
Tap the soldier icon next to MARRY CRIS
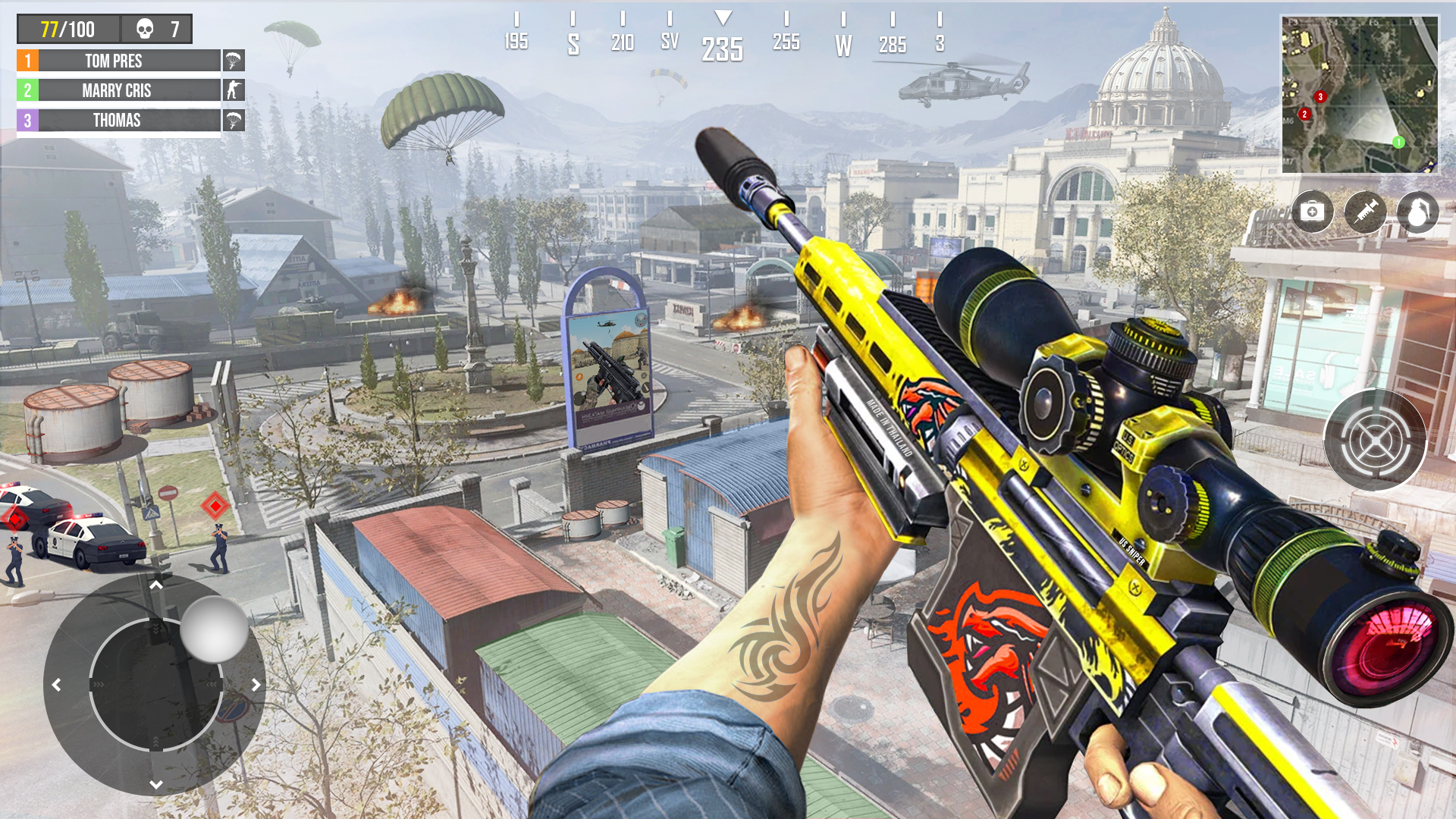[x=234, y=91]
